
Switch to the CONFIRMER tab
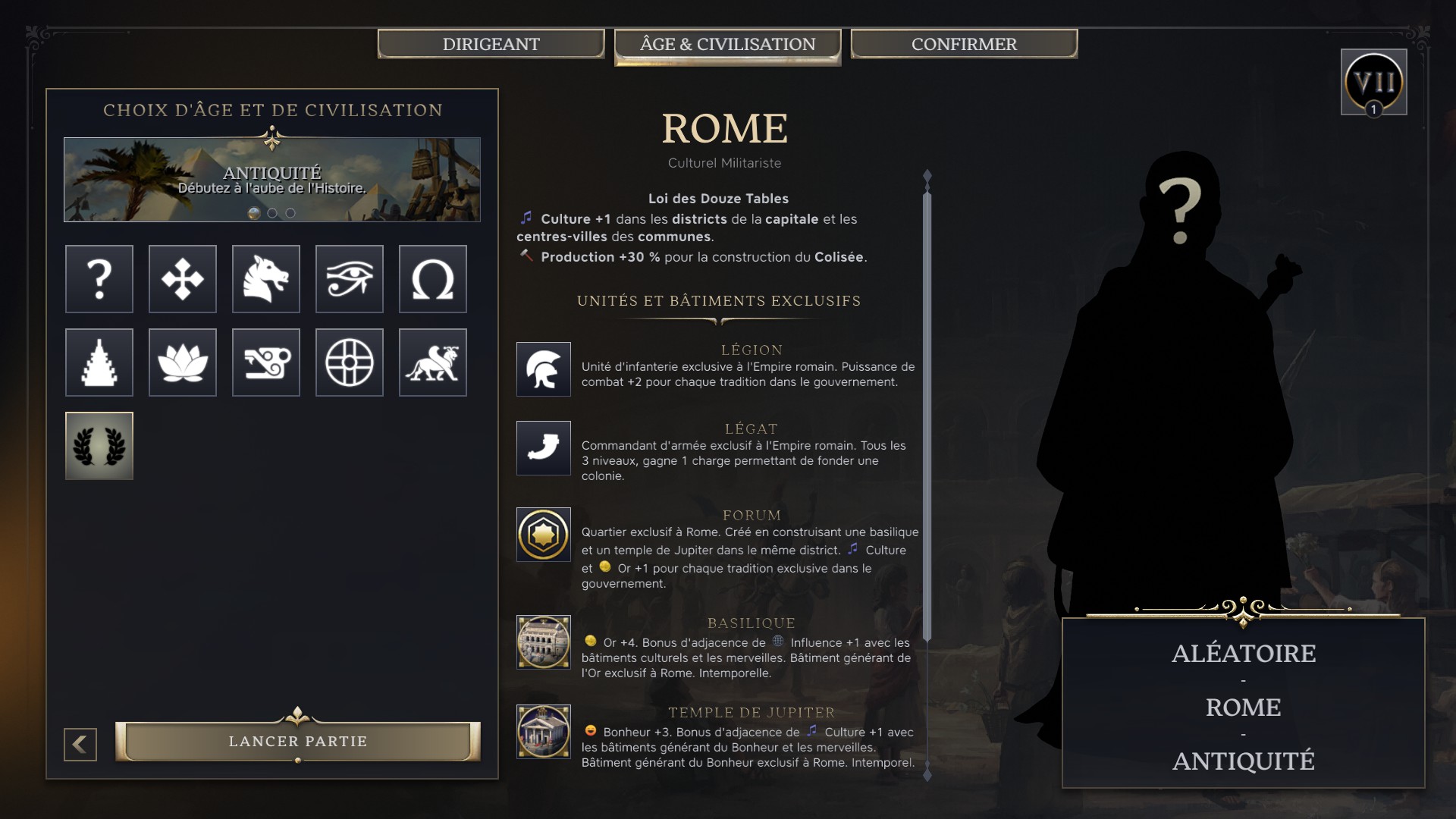point(963,43)
